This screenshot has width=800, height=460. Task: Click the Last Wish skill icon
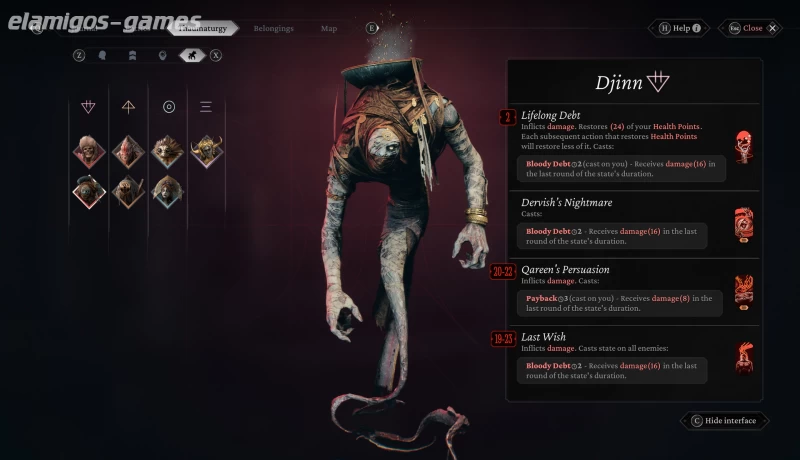pyautogui.click(x=743, y=357)
